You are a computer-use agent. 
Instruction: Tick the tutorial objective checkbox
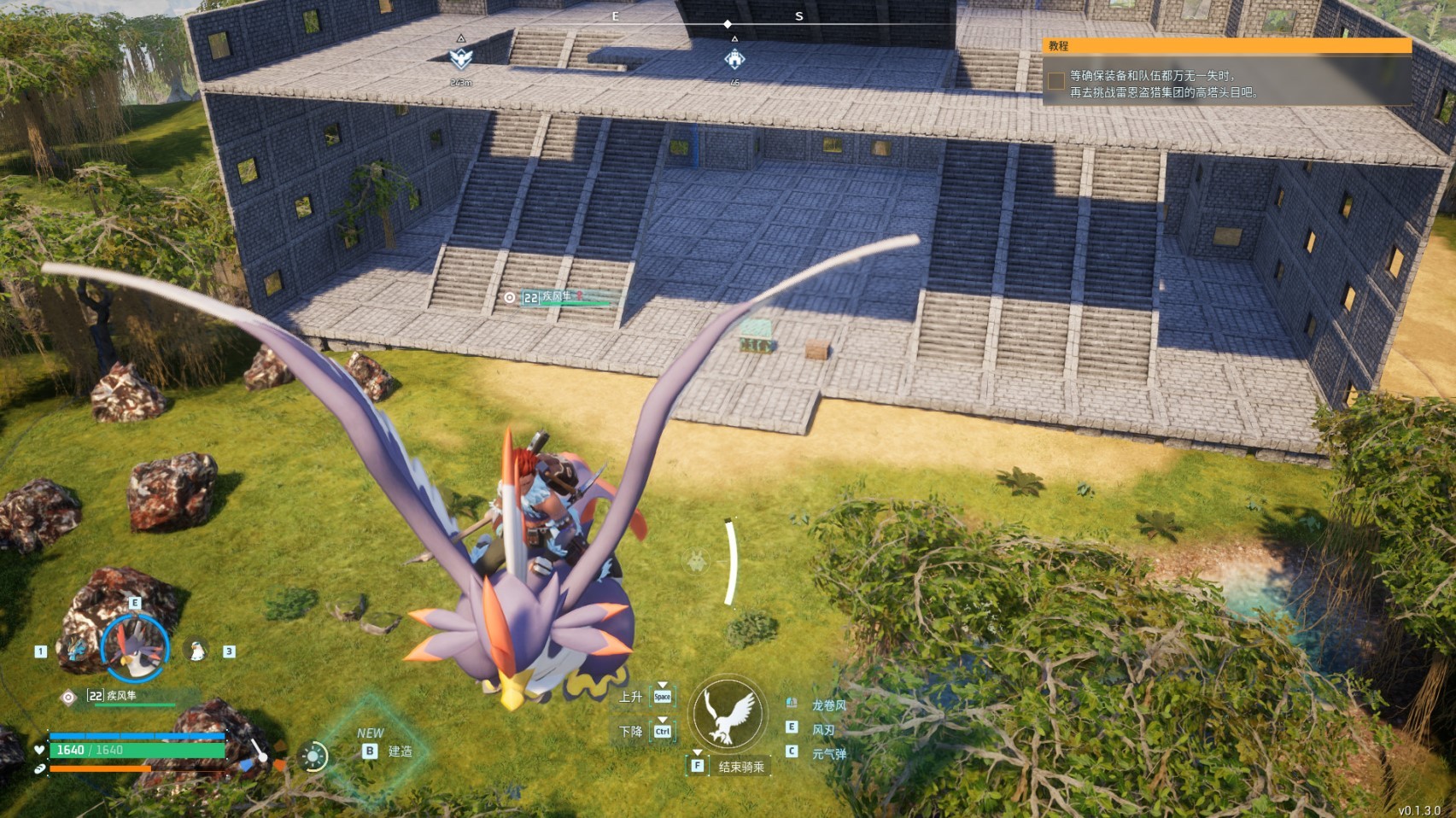coord(1056,81)
